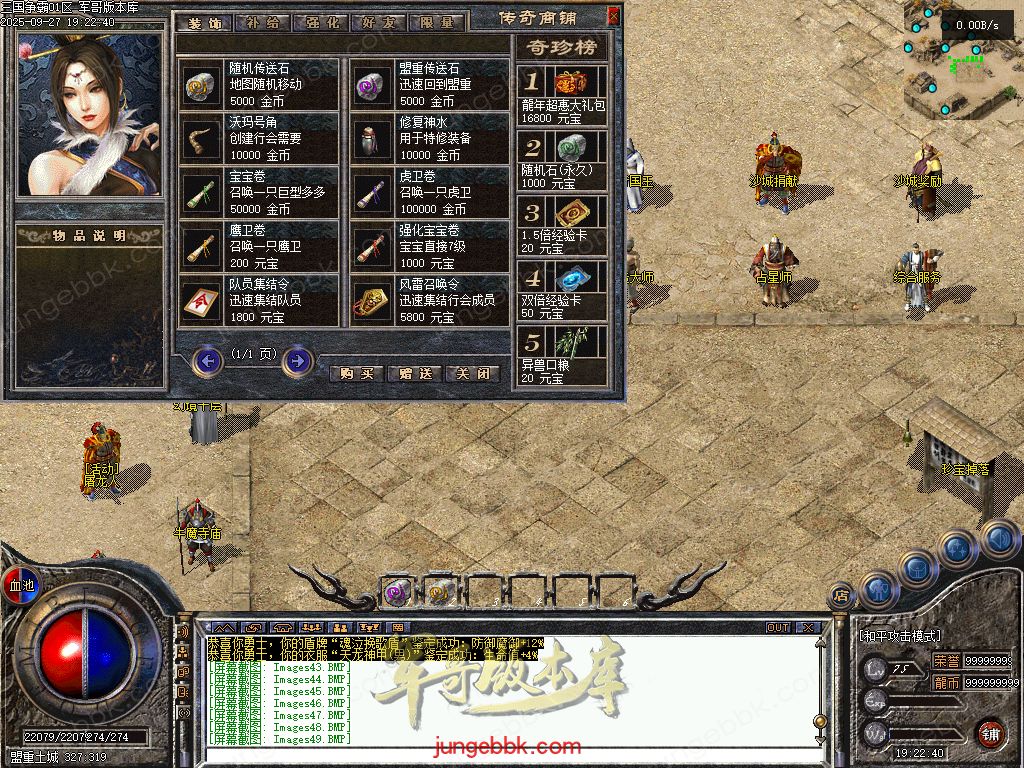
Task: Click the 关闭 close button
Action: pos(472,373)
